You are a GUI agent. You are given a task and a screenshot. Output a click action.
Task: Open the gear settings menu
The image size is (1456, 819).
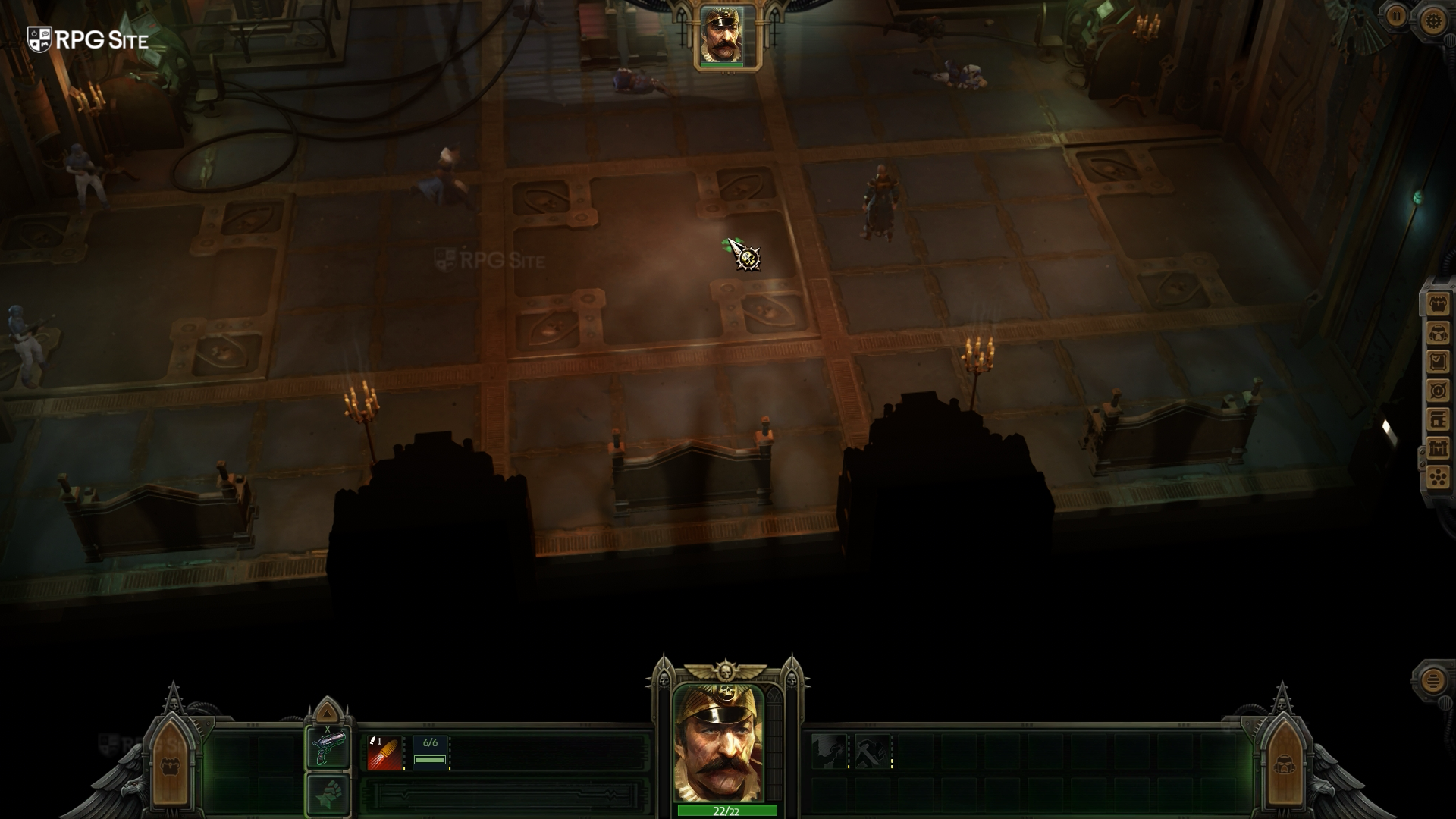click(1433, 20)
